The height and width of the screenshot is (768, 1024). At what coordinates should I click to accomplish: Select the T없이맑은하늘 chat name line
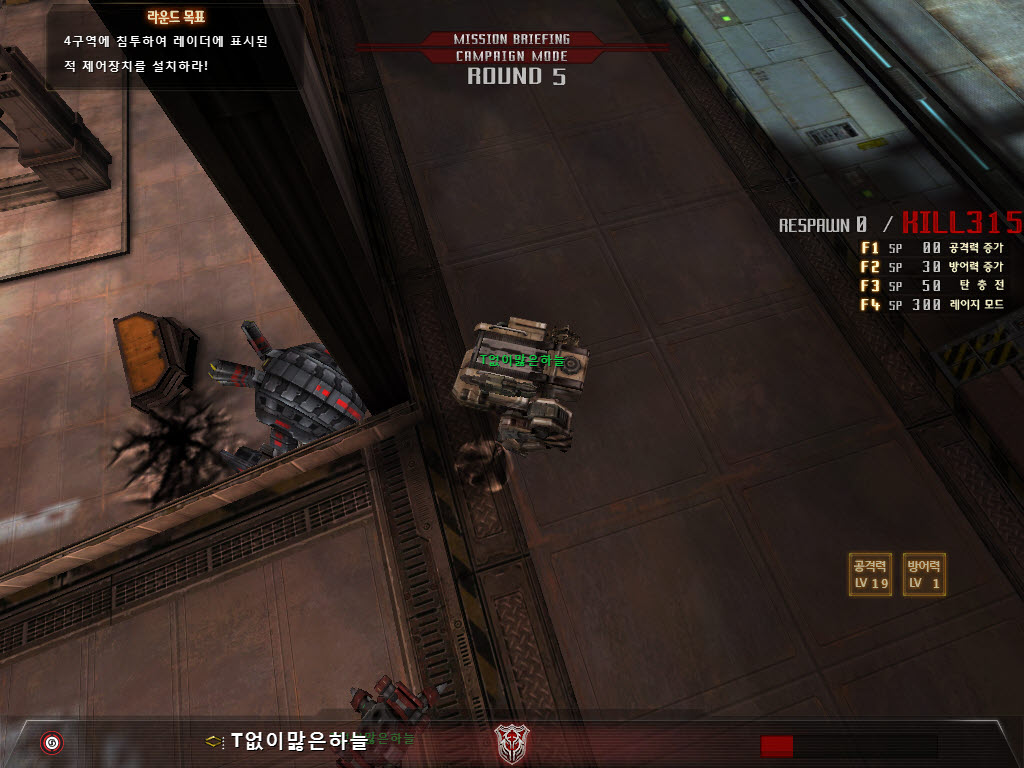298,741
